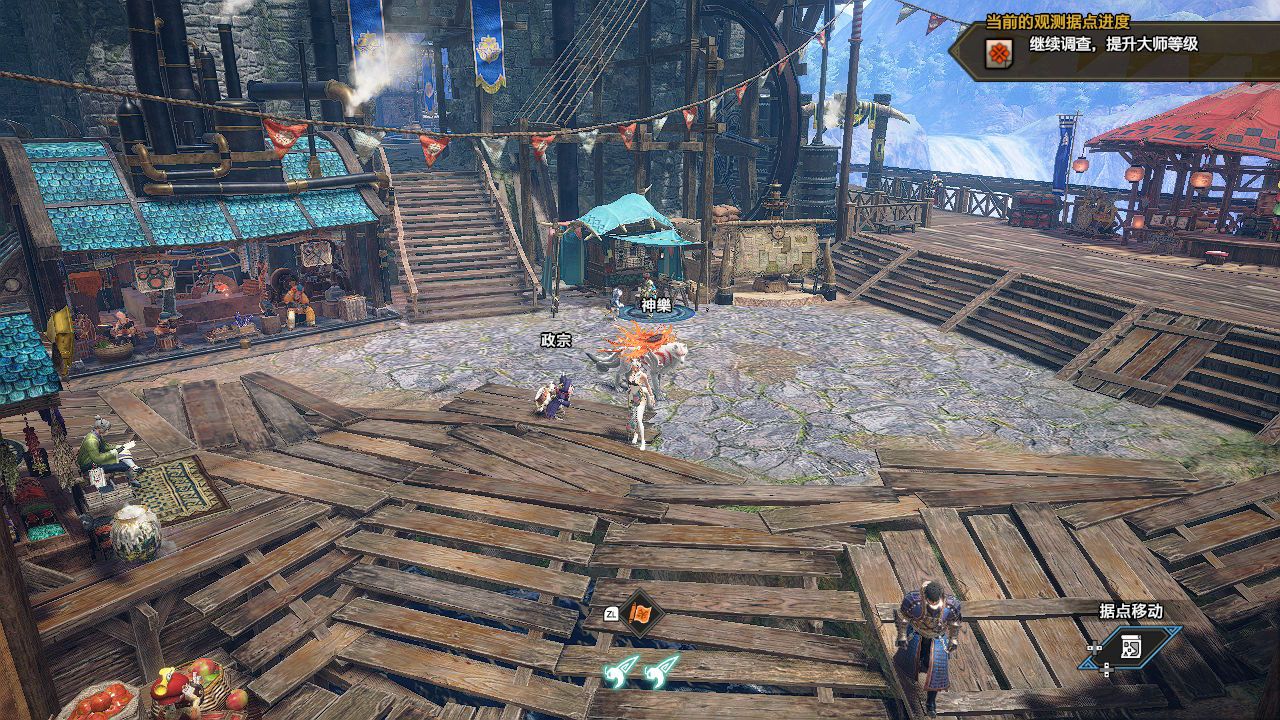1280x720 pixels.
Task: Open the 据点移动 base travel shortcut
Action: click(1131, 646)
